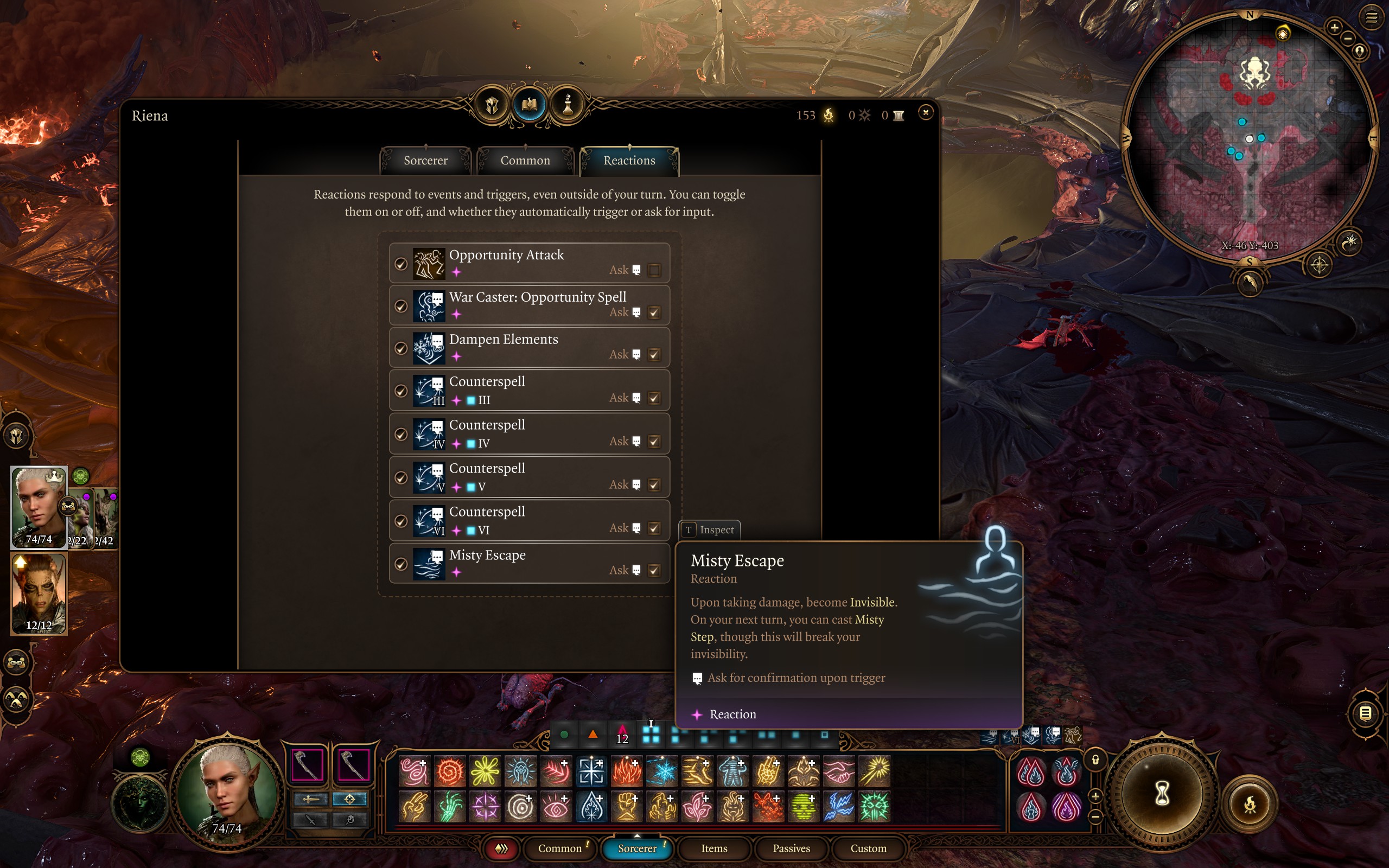This screenshot has height=868, width=1389.
Task: Open the Common spells tab
Action: (x=525, y=161)
